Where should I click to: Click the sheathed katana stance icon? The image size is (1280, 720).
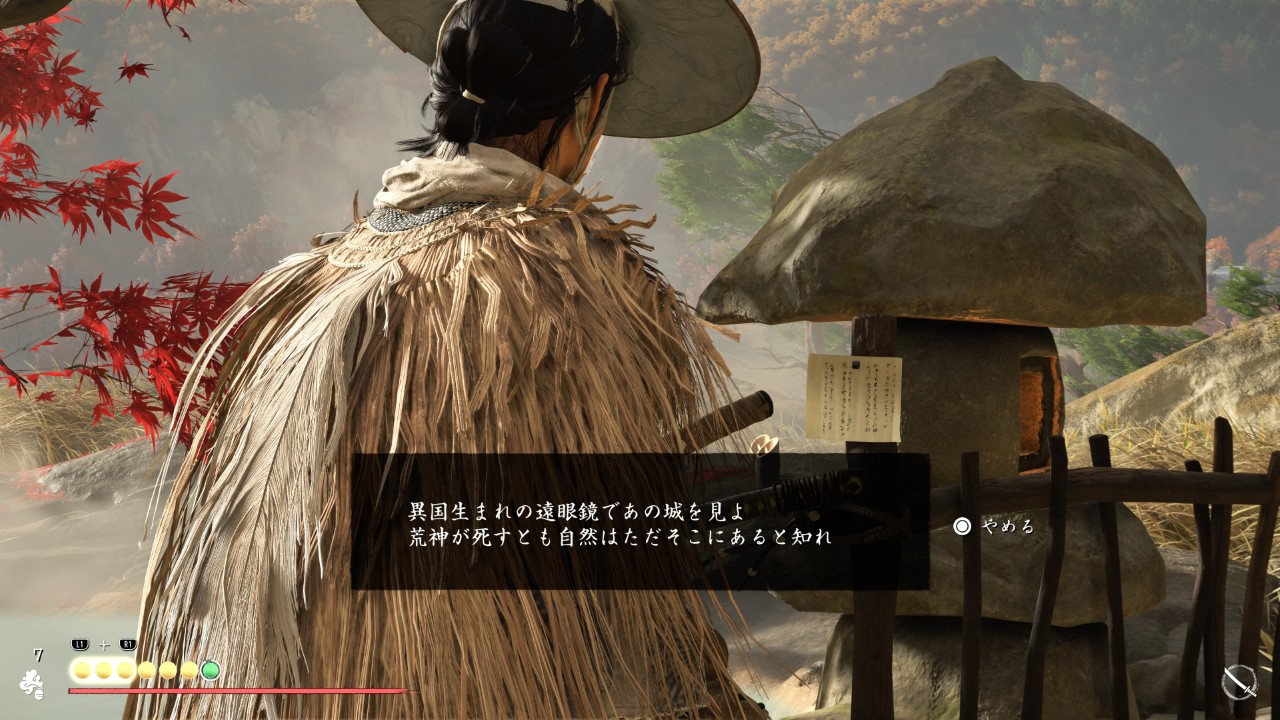tap(1240, 683)
